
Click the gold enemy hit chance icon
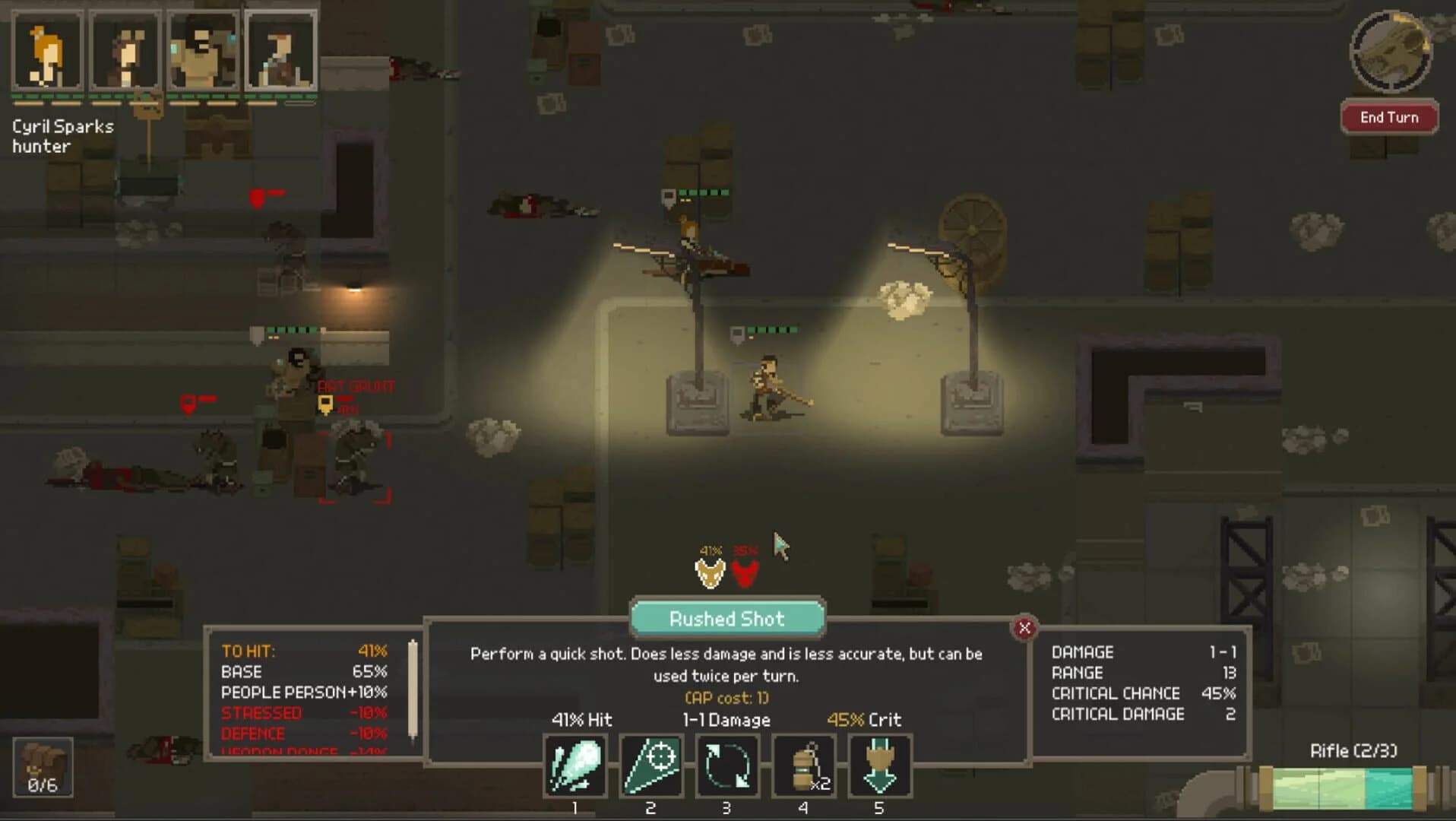tap(711, 572)
